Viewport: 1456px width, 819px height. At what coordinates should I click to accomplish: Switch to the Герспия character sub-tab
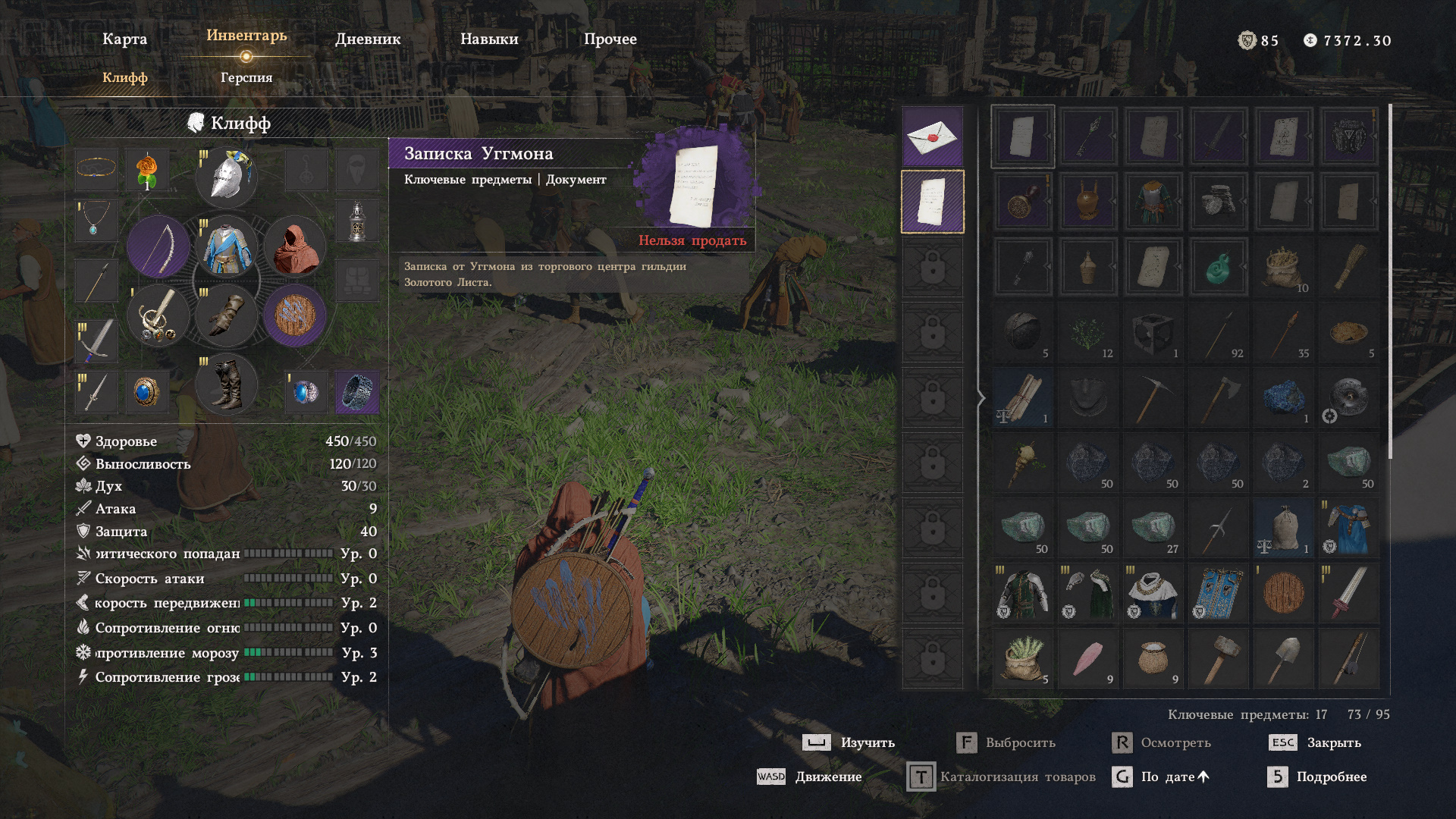[x=246, y=77]
